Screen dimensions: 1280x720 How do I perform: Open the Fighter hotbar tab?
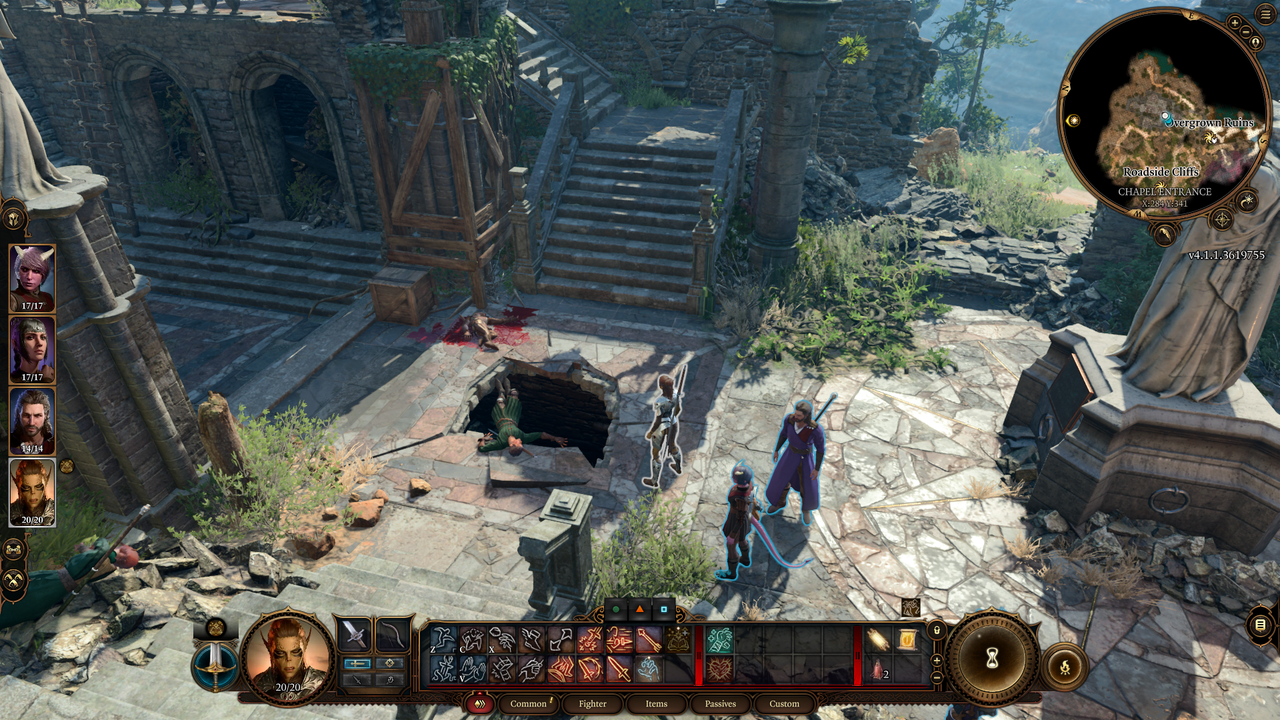[x=592, y=704]
